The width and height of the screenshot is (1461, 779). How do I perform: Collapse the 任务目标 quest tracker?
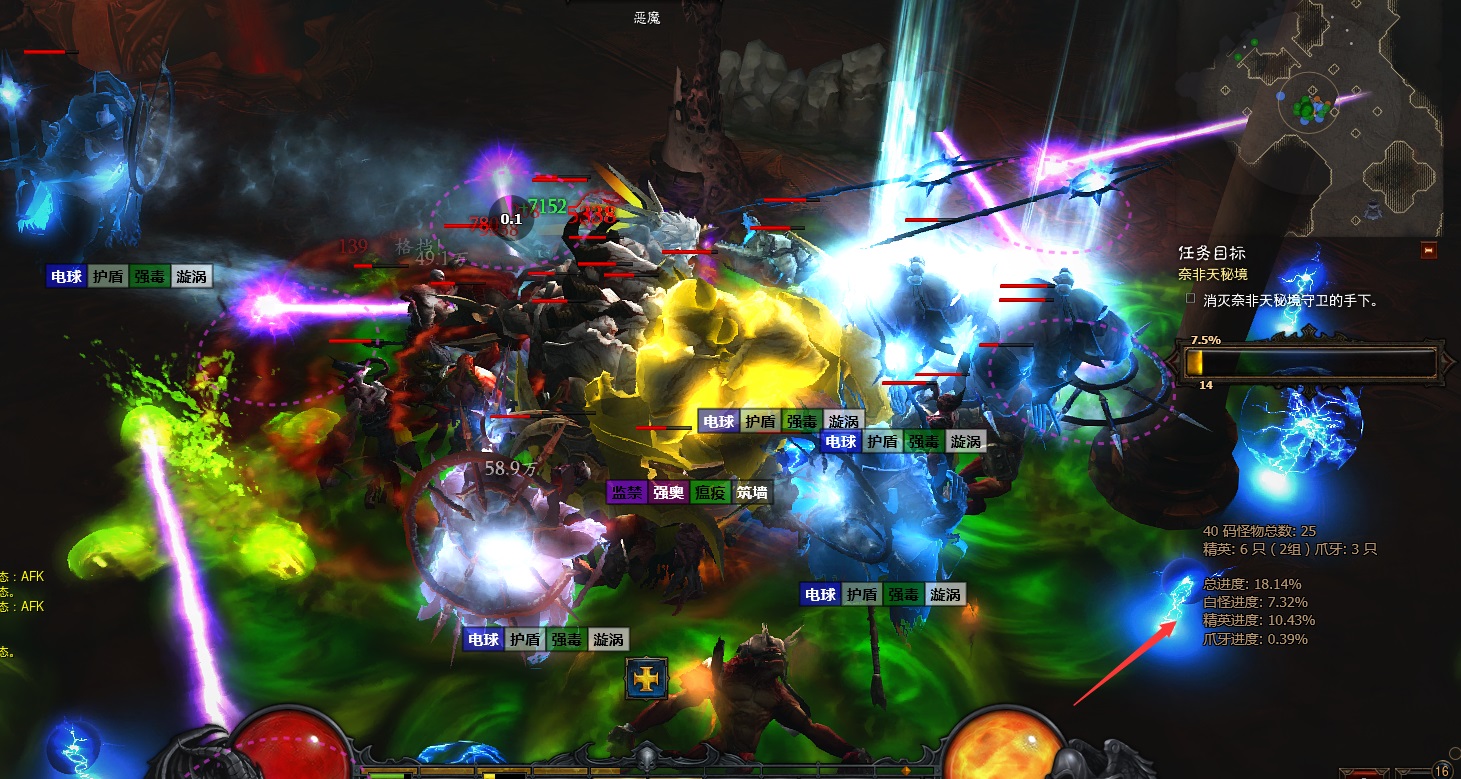(1429, 250)
